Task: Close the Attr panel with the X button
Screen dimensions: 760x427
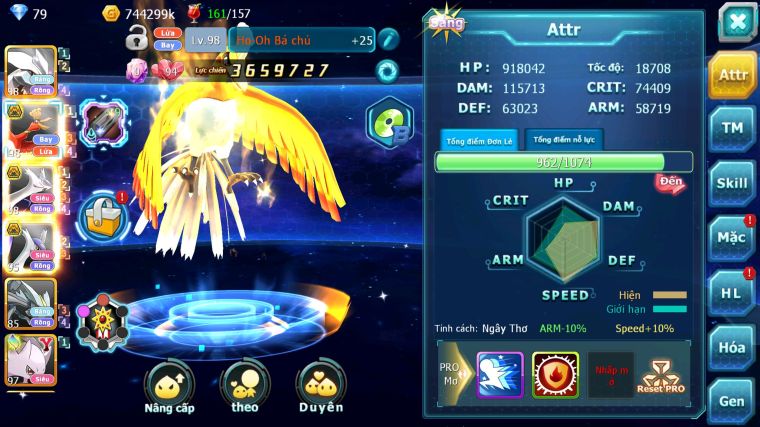Action: [736, 21]
